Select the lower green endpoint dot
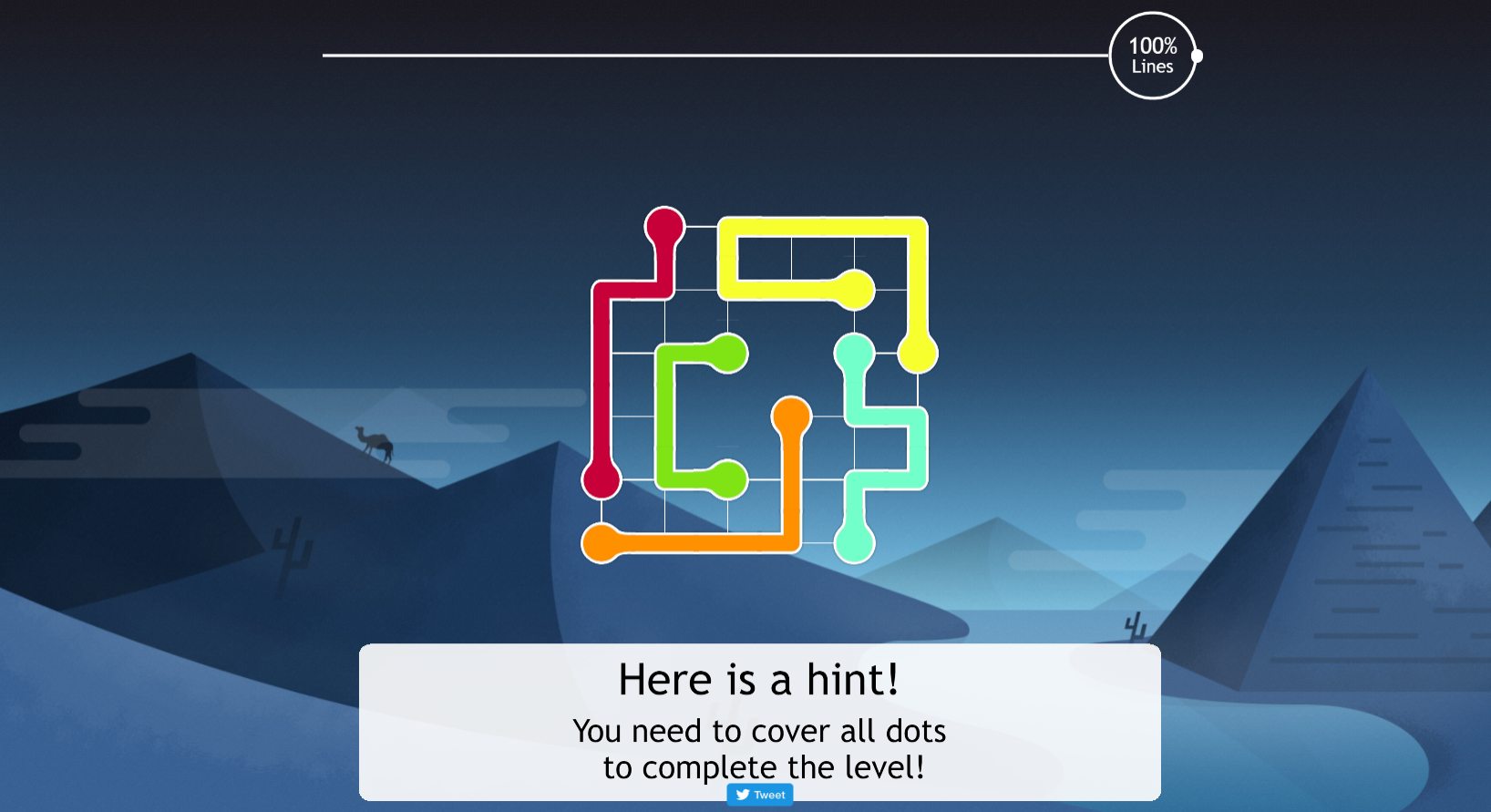This screenshot has height=812, width=1491. pyautogui.click(x=727, y=479)
